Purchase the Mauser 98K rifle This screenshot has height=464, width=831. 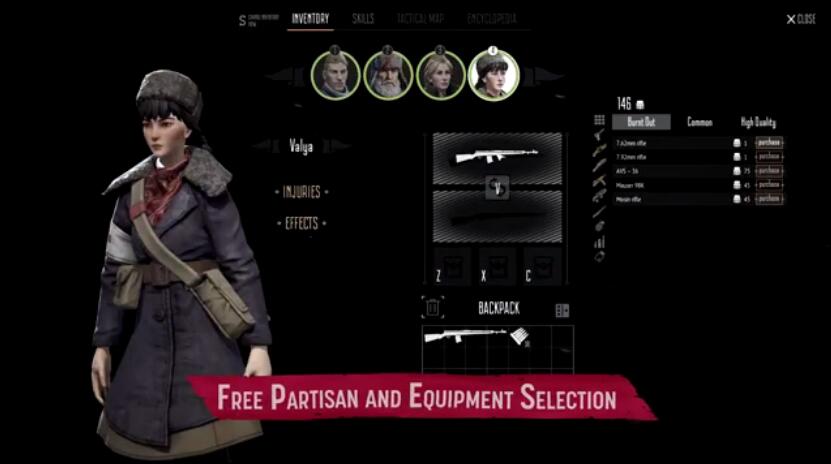click(768, 185)
